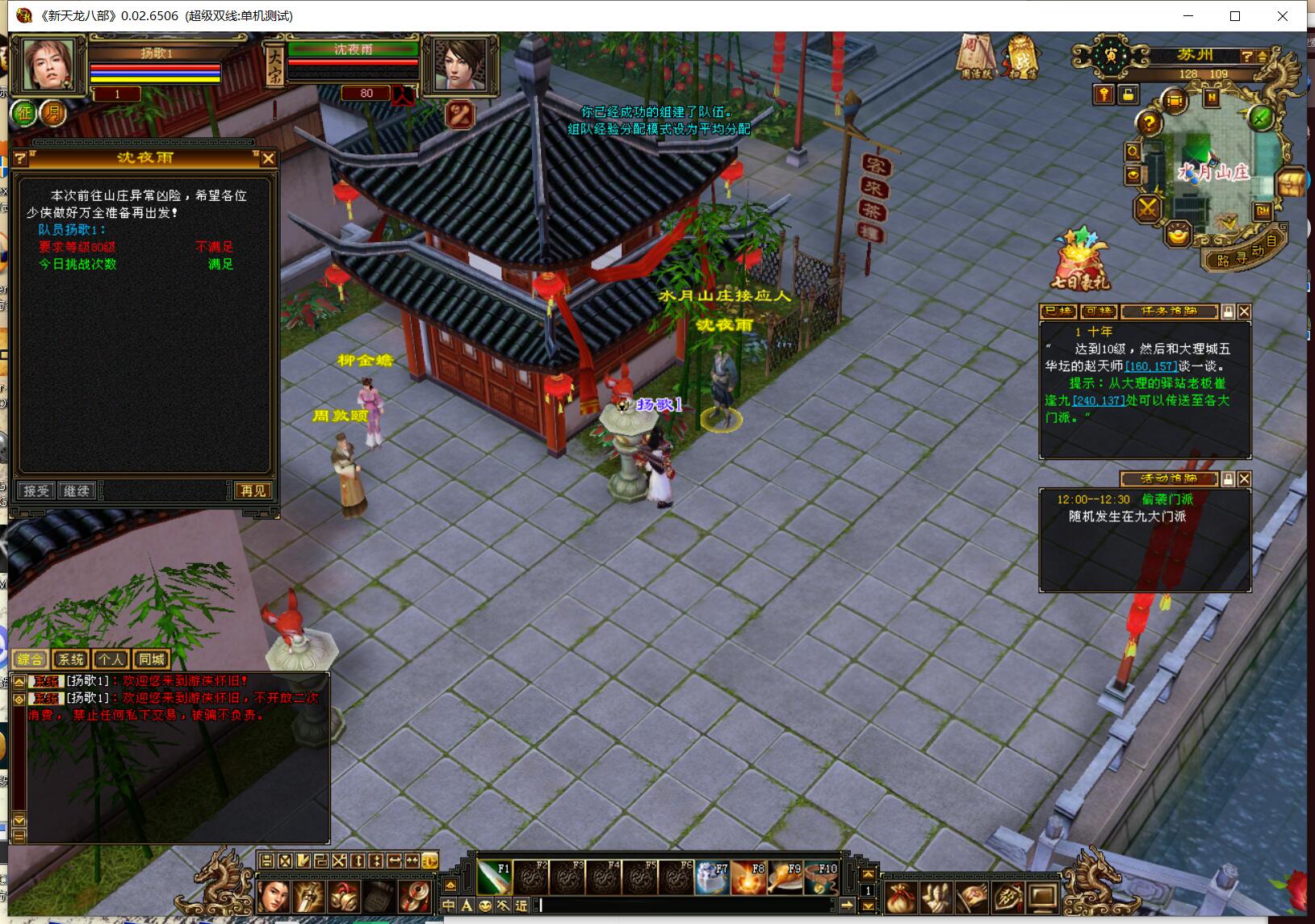The width and height of the screenshot is (1315, 924).
Task: Open the bag inventory pouch icon
Action: pyautogui.click(x=901, y=897)
